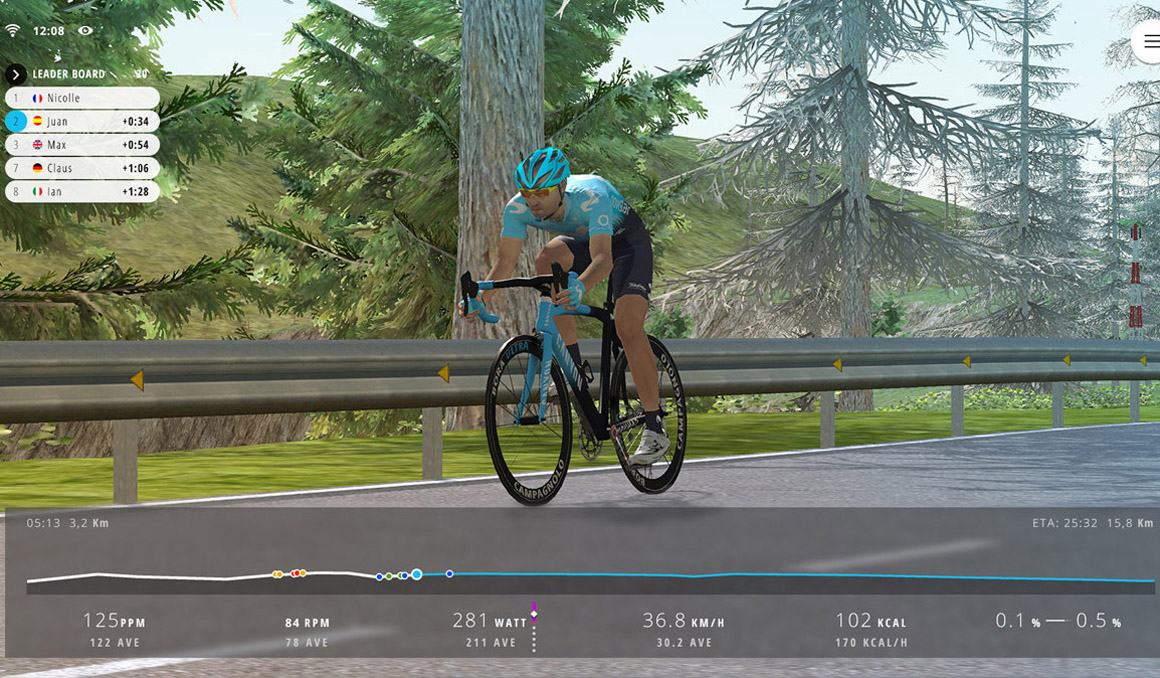Select Claus in the leader board
1160x678 pixels.
click(82, 168)
